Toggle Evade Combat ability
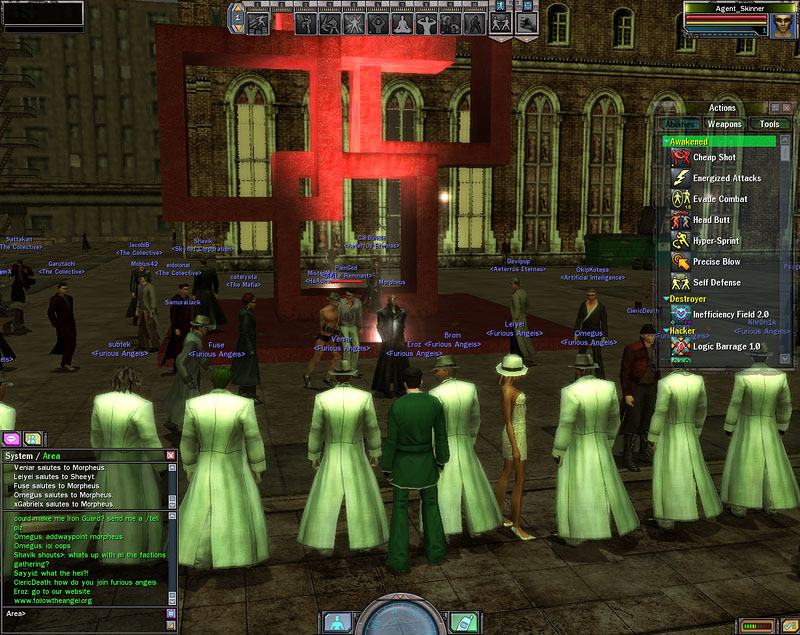This screenshot has width=800, height=635. [720, 199]
